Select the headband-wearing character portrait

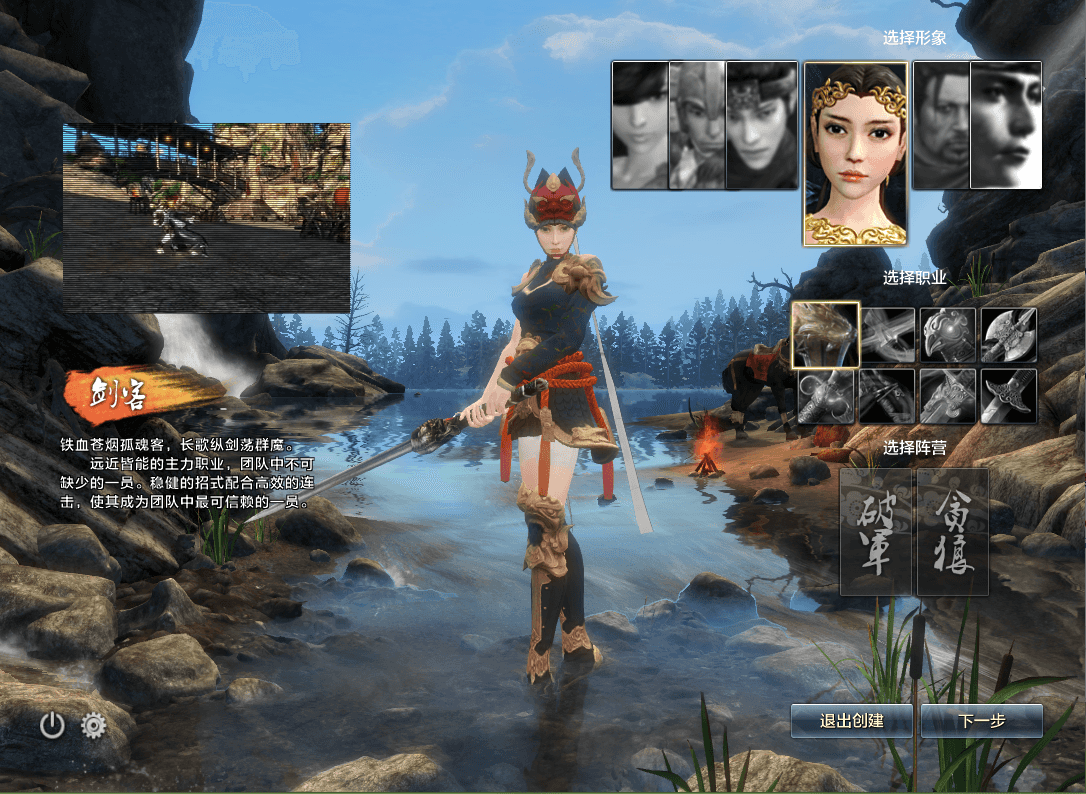pyautogui.click(x=761, y=126)
